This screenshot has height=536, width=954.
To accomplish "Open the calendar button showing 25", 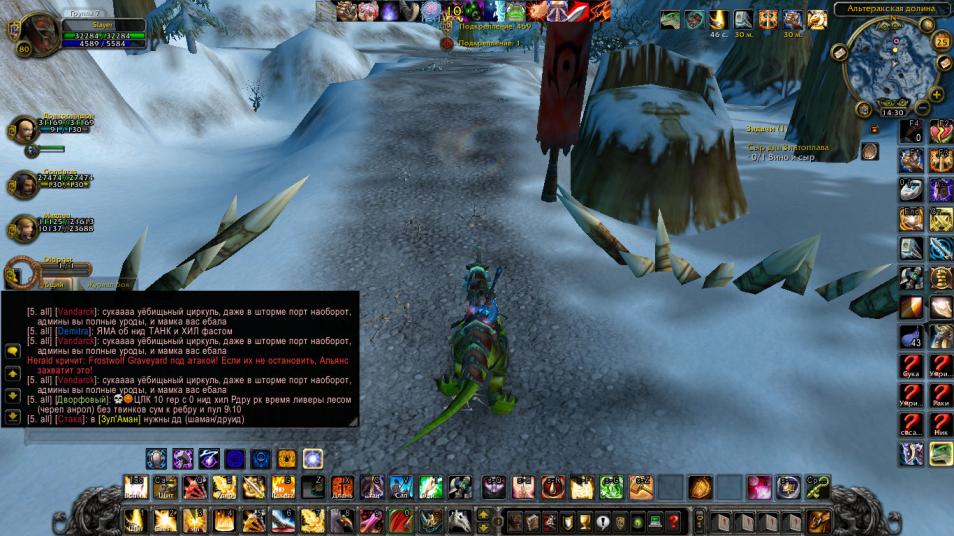I will tap(941, 42).
